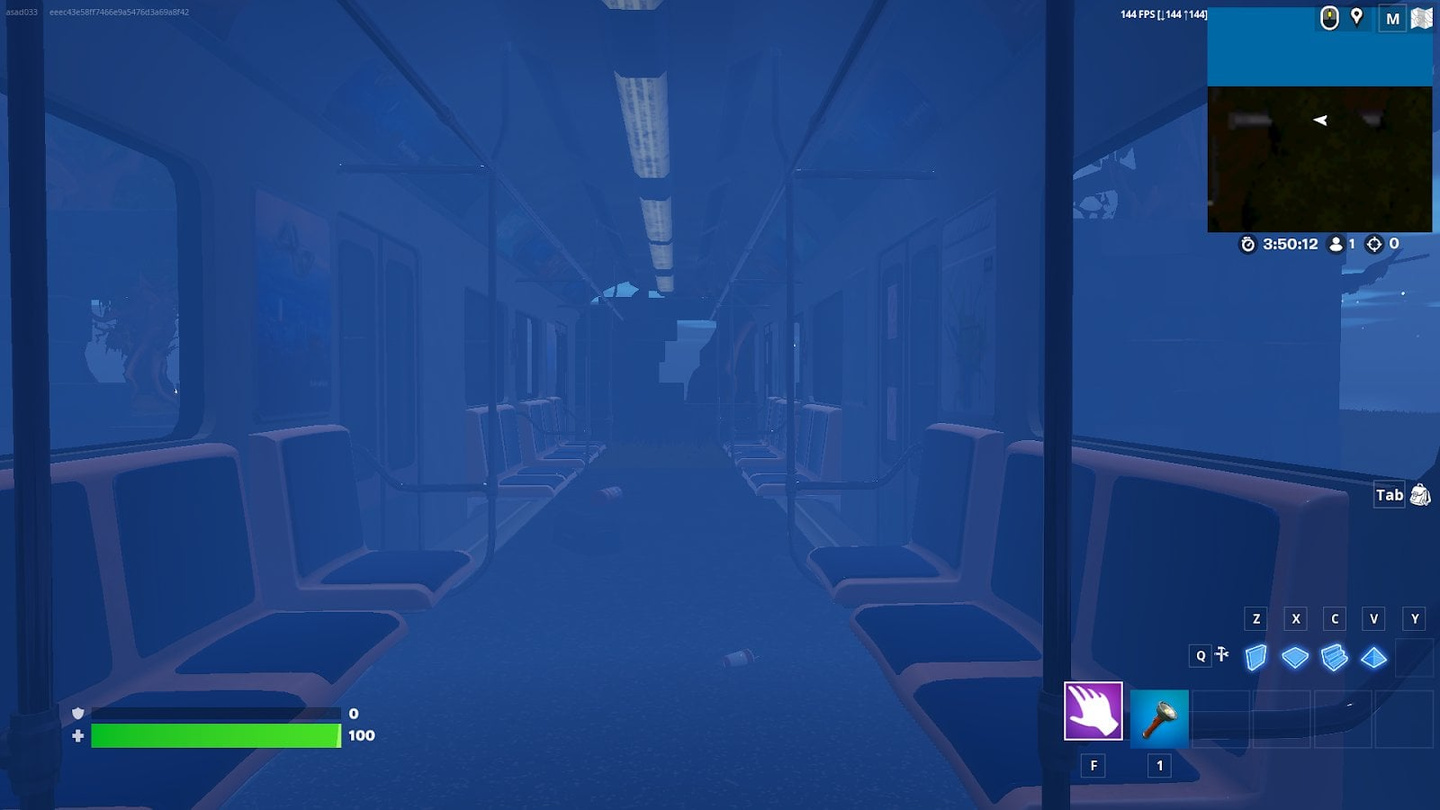Select the wall build piece icon
The height and width of the screenshot is (810, 1440).
point(1255,657)
